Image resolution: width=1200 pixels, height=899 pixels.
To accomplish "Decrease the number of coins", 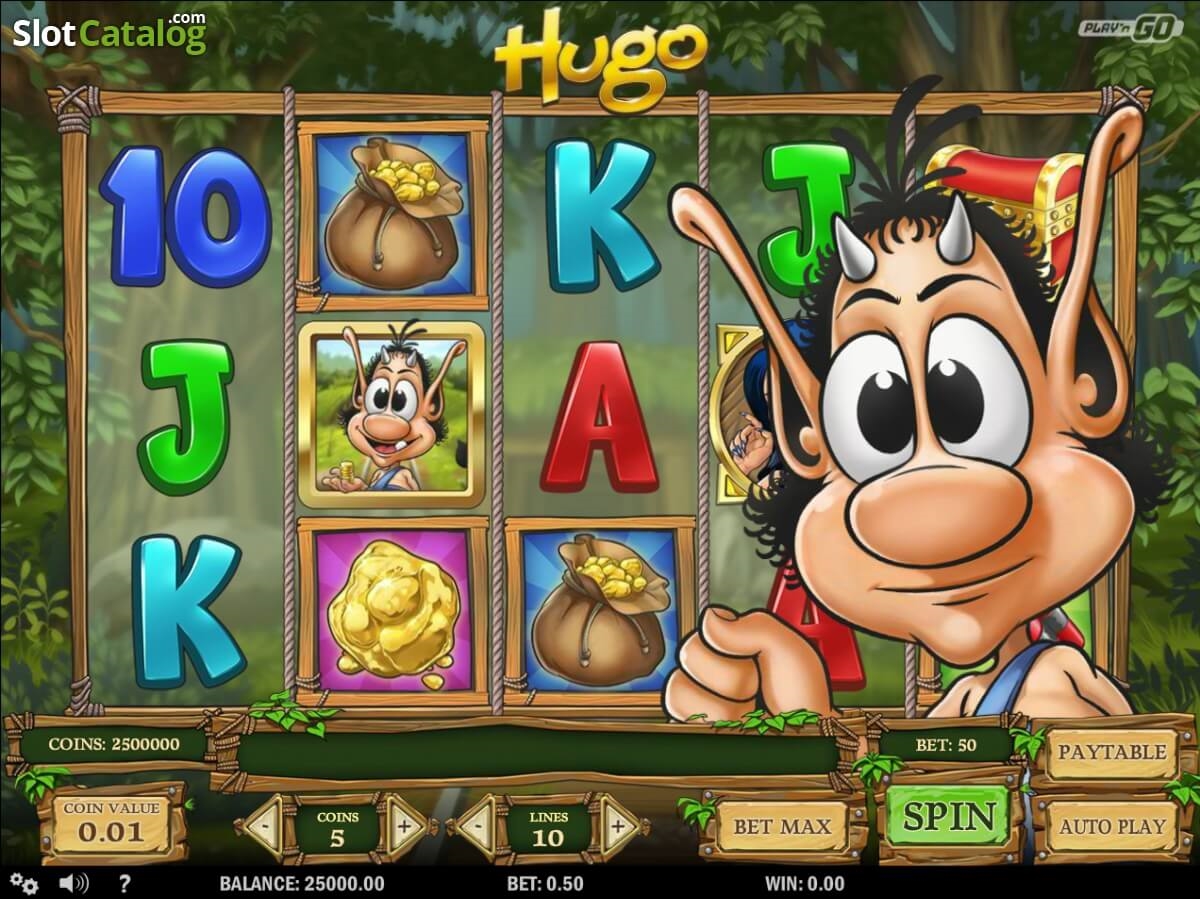I will pyautogui.click(x=264, y=827).
